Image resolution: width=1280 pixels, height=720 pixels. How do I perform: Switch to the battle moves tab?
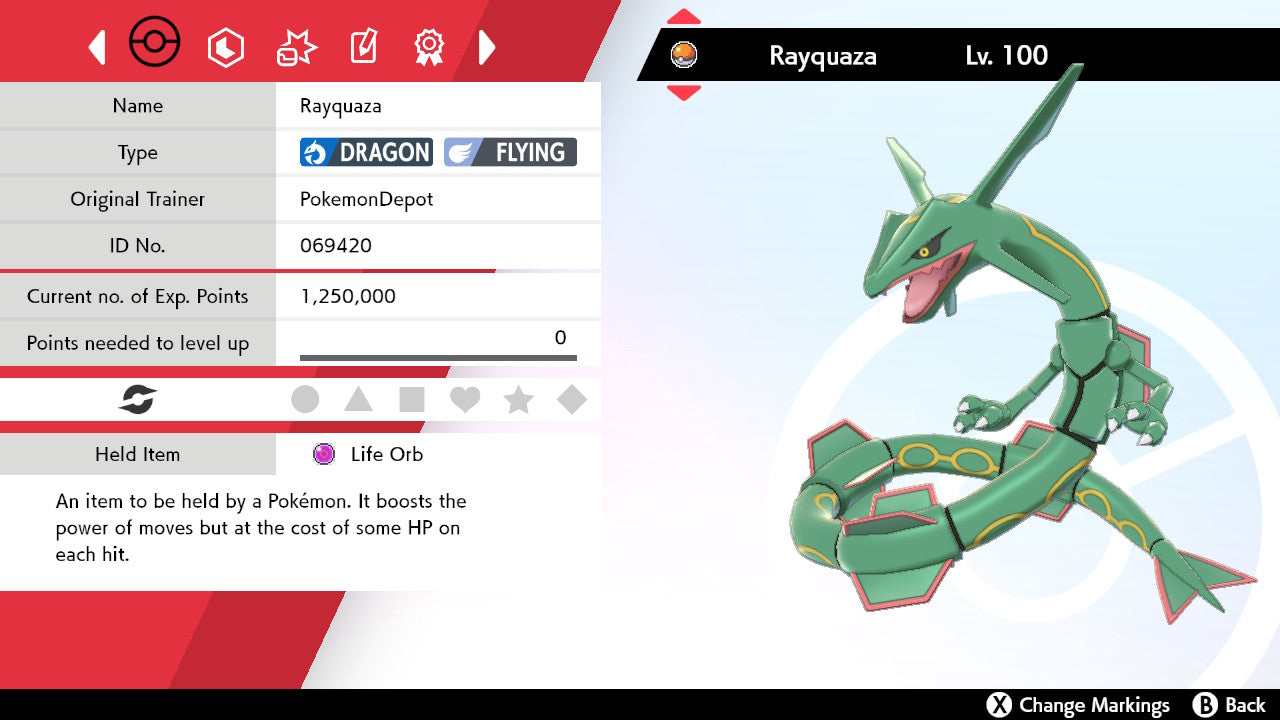point(296,47)
